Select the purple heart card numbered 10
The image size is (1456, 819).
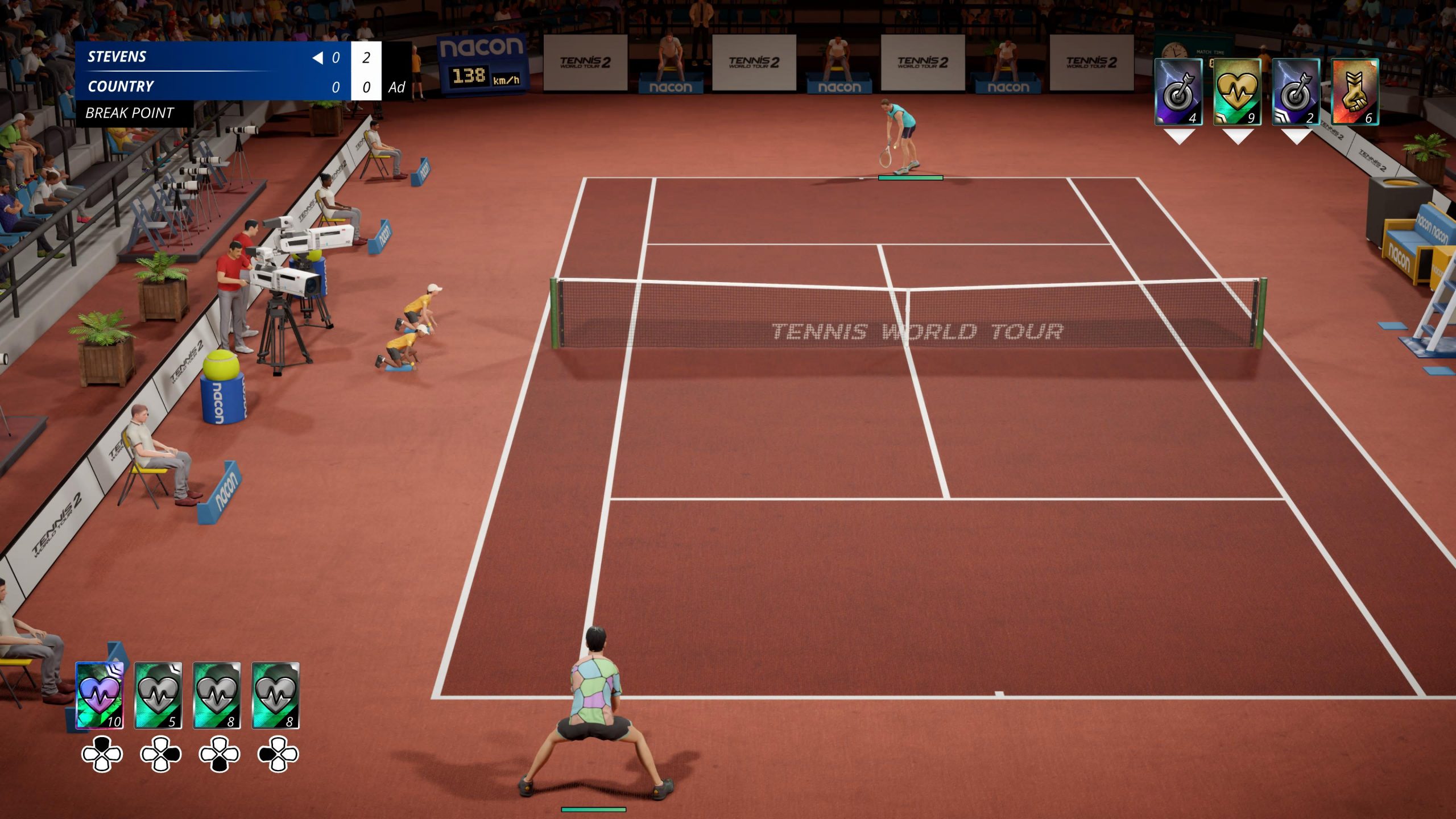pos(100,695)
